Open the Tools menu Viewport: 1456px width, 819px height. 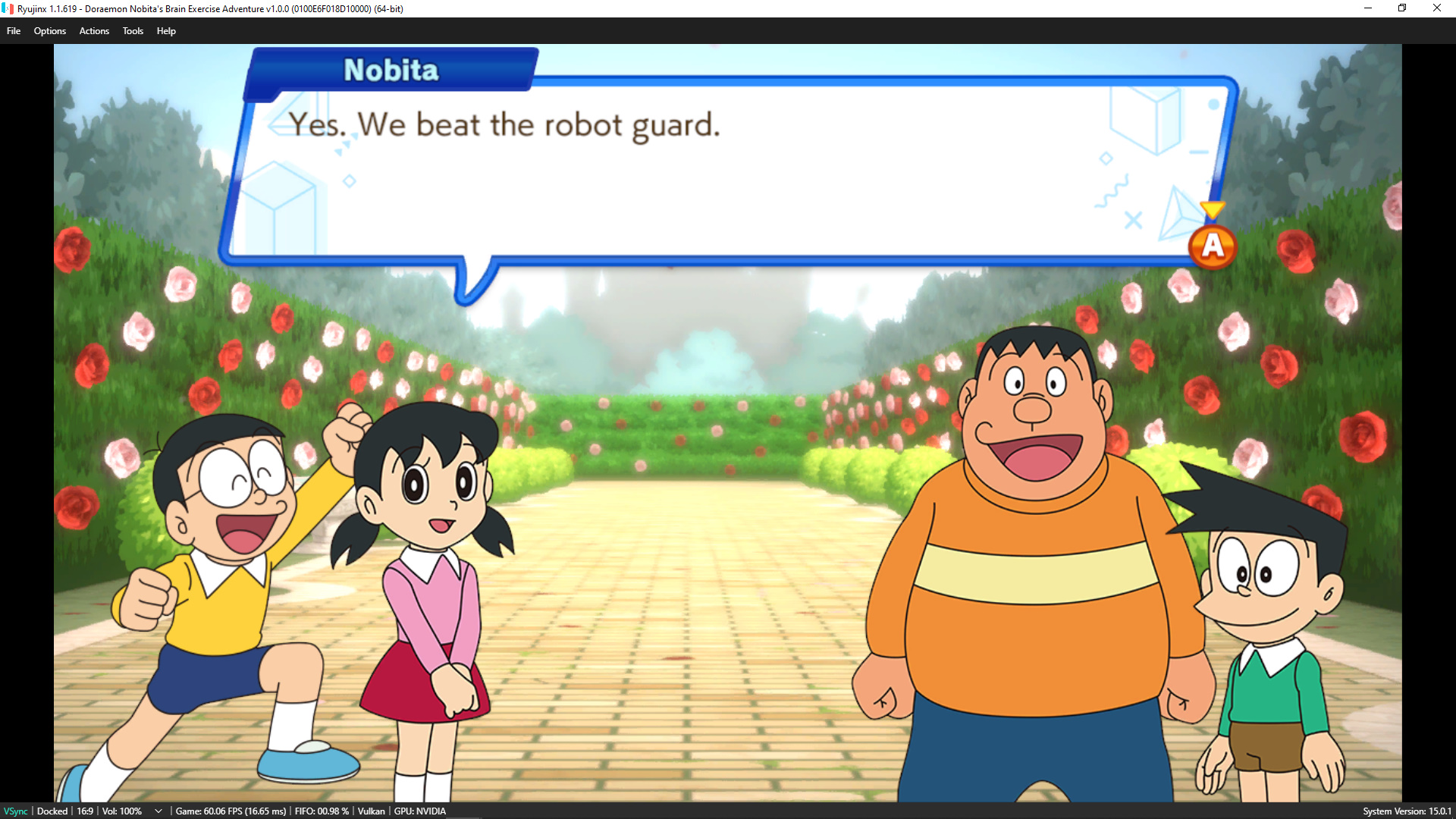click(133, 31)
